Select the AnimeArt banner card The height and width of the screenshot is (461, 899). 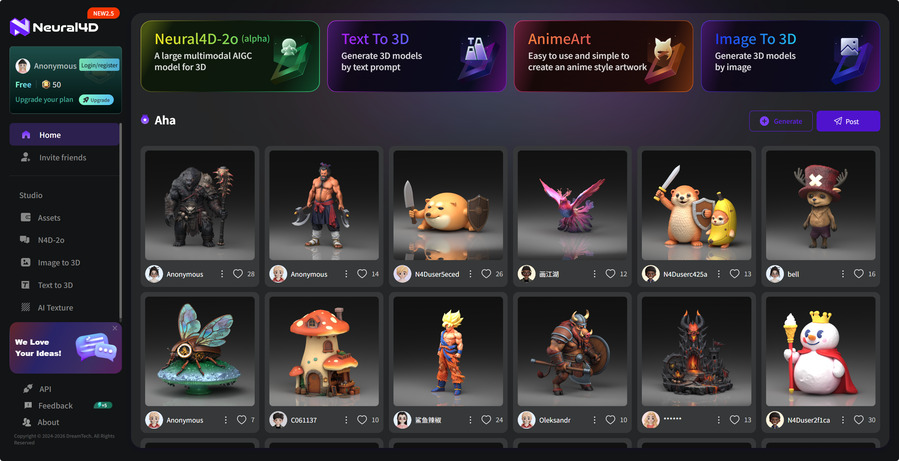603,56
